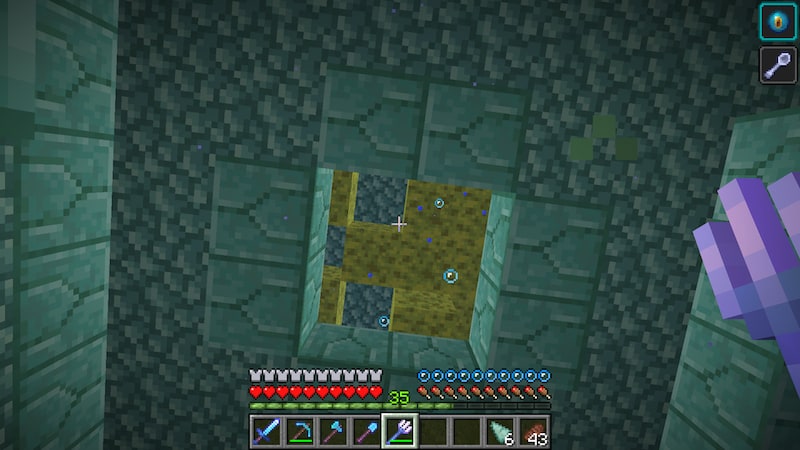800x450 pixels.
Task: Select the prismarine shard stack of 6
Action: [501, 432]
